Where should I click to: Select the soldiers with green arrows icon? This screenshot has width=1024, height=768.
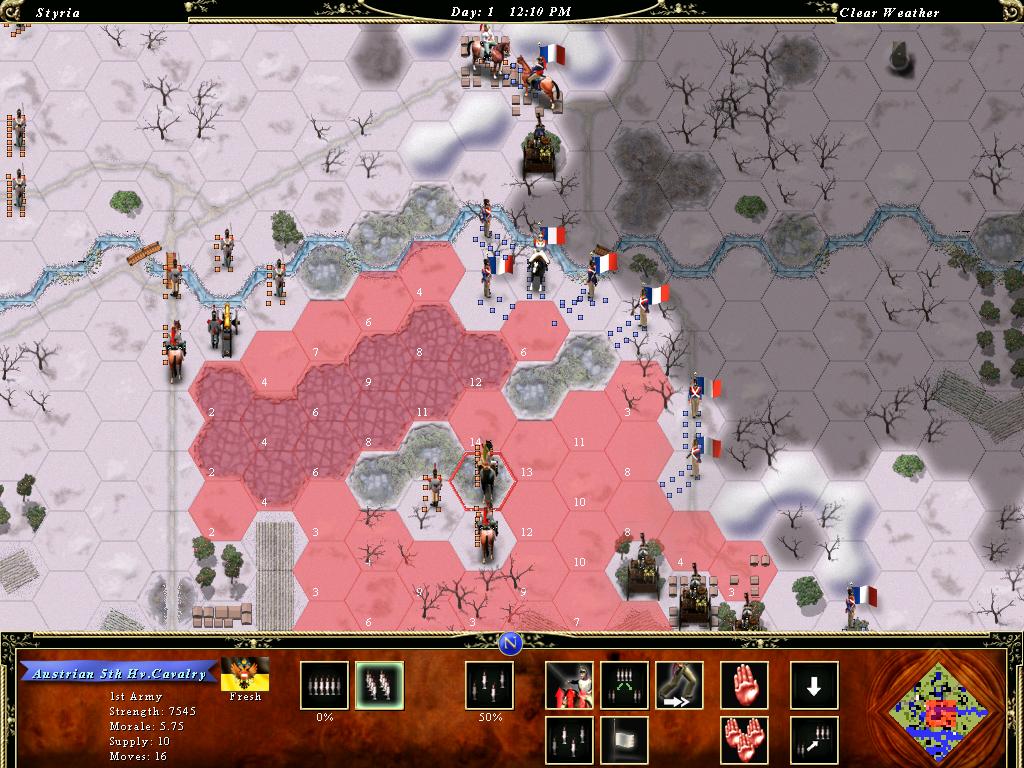pyautogui.click(x=624, y=686)
